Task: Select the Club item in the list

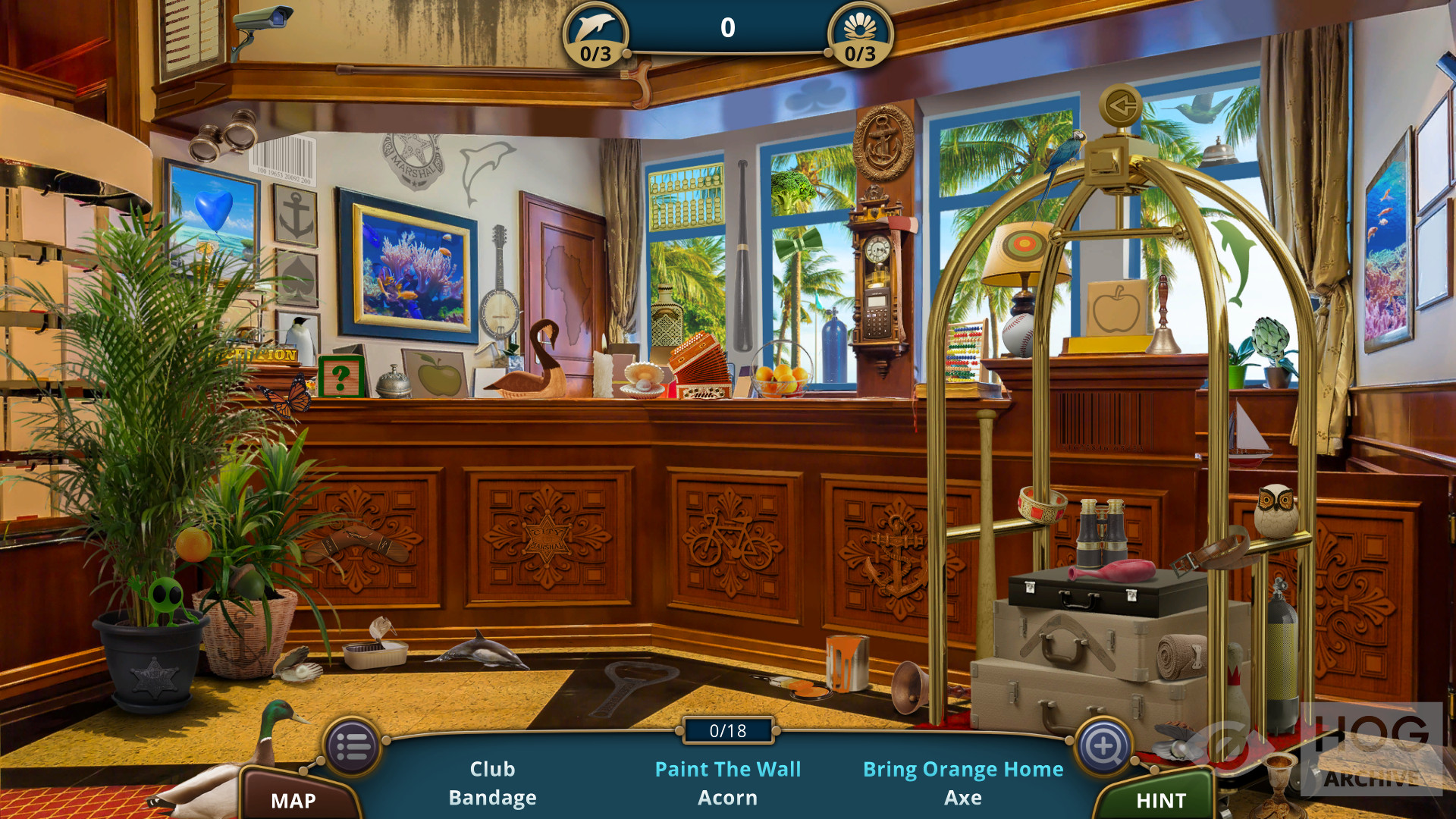Action: pos(492,769)
